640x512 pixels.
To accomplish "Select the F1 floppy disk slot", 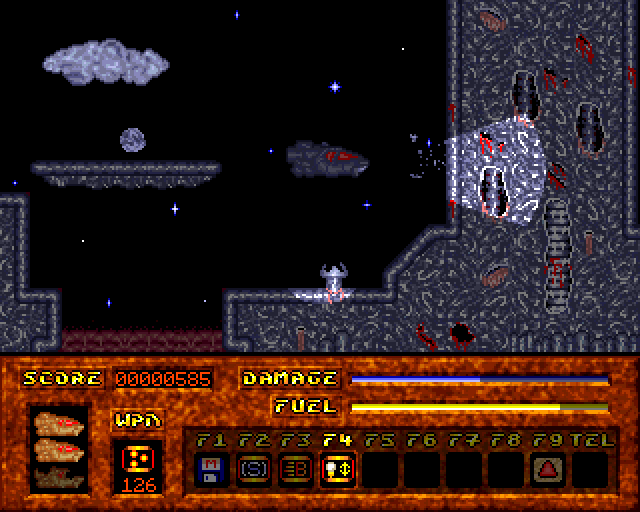I will pyautogui.click(x=210, y=468).
